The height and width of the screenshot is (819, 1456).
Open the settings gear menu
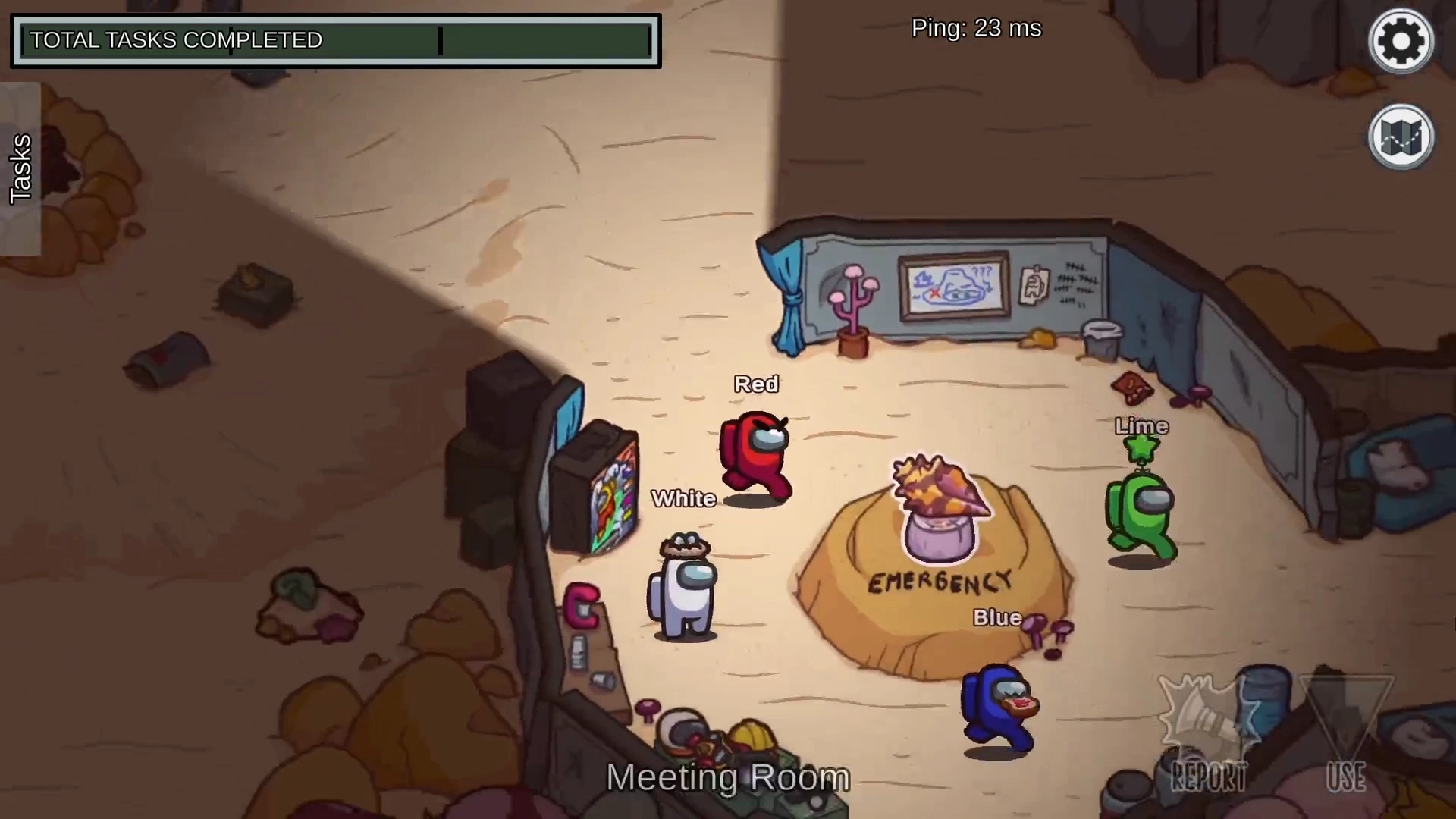[1400, 41]
